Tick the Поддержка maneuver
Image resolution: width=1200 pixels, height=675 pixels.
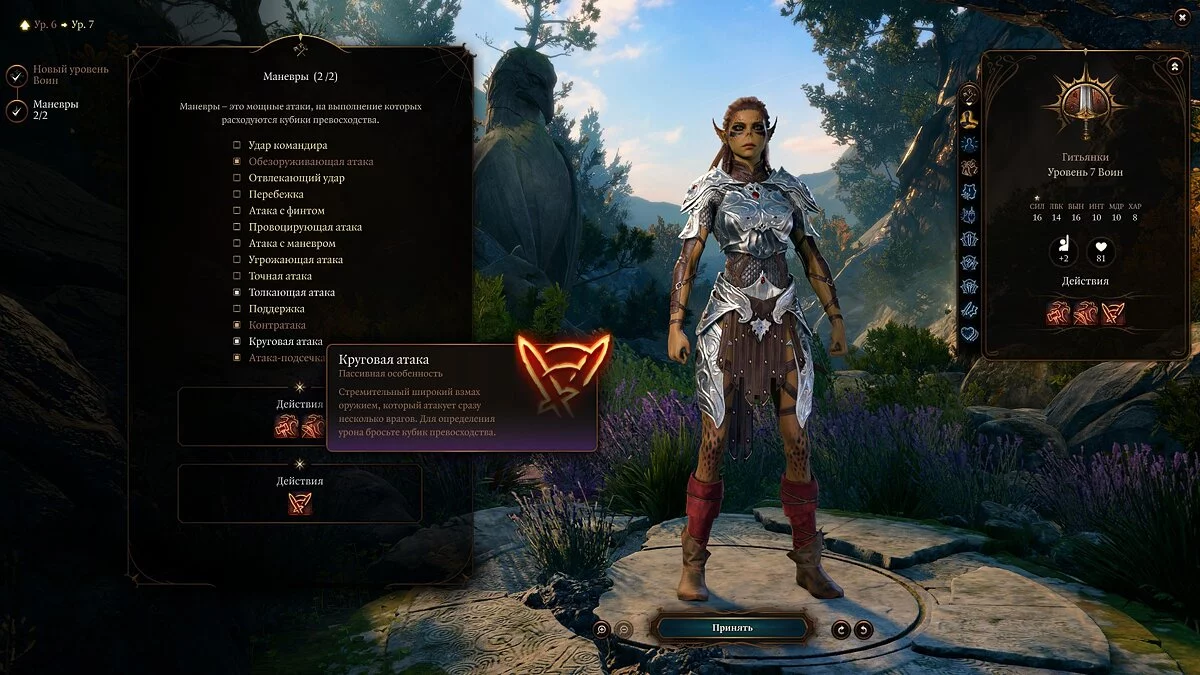click(237, 309)
